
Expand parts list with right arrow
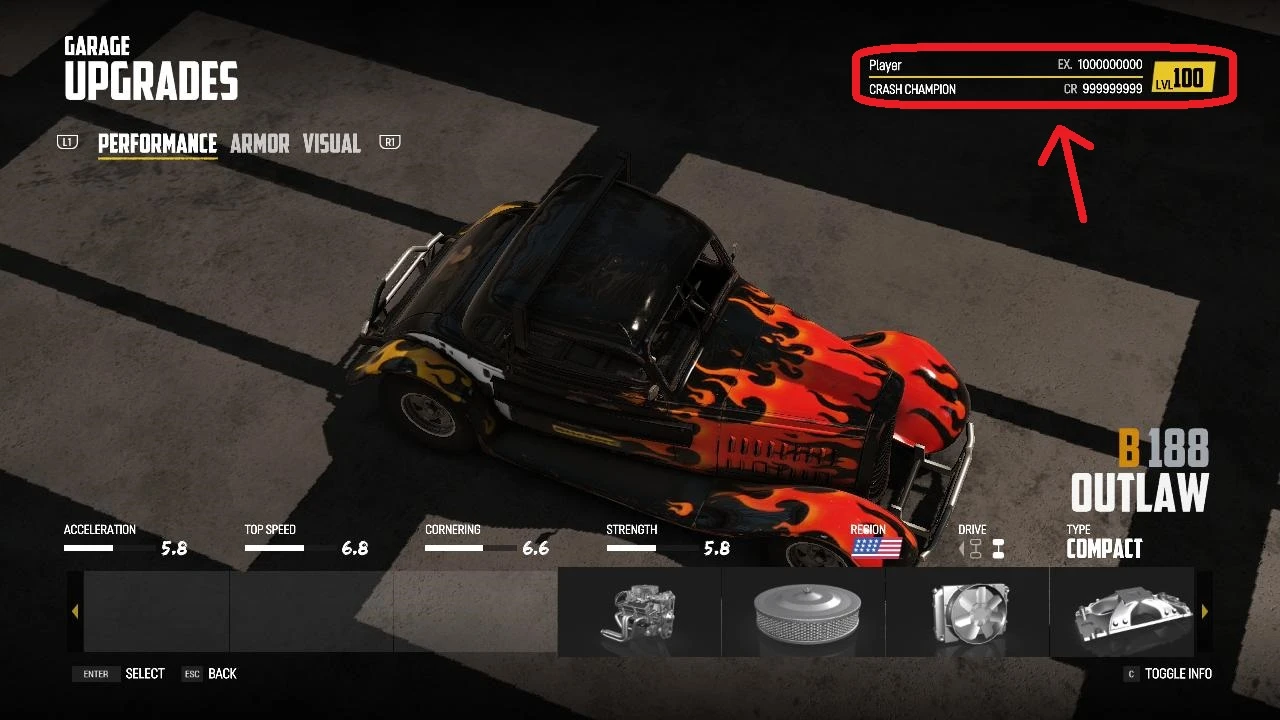1205,611
